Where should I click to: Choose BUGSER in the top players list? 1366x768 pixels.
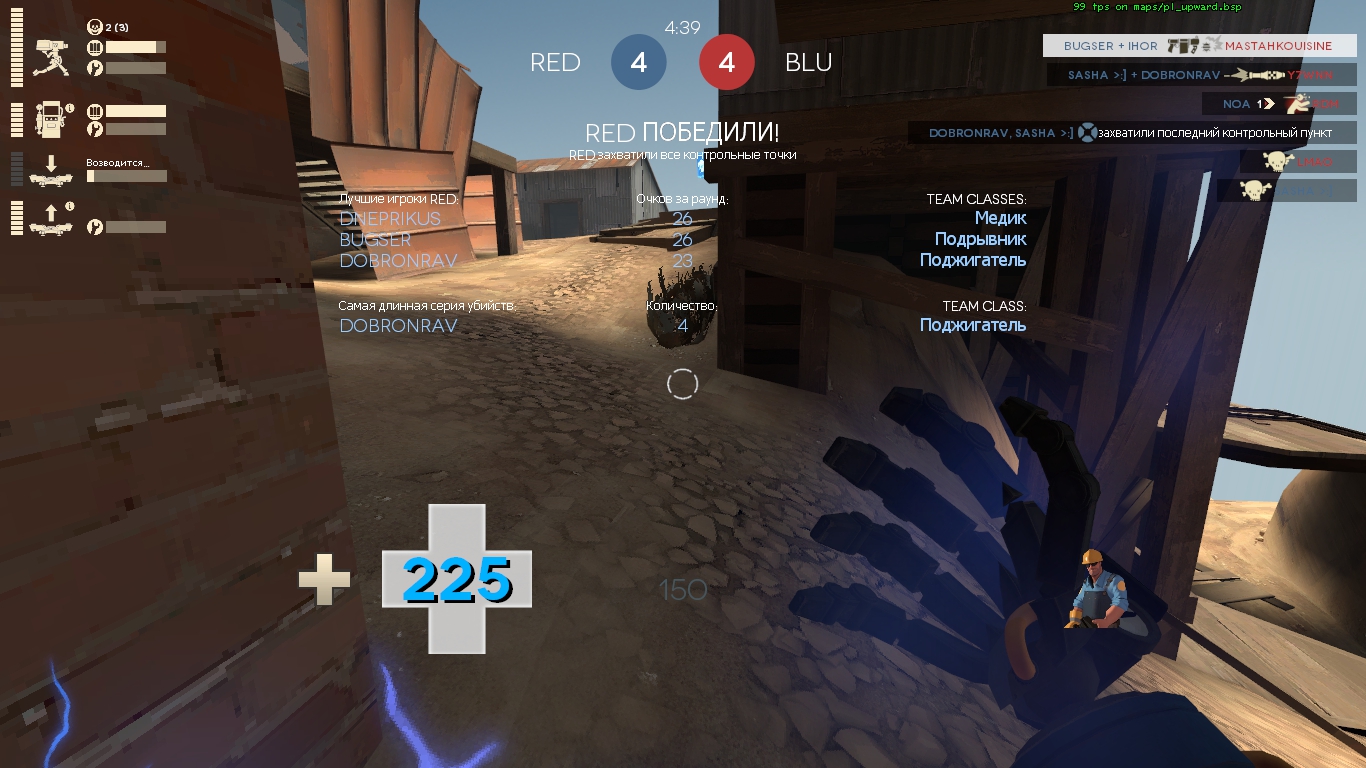(375, 240)
